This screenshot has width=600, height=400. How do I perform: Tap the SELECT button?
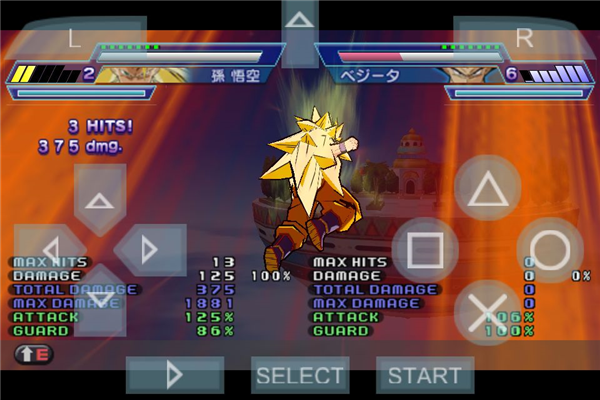click(300, 375)
